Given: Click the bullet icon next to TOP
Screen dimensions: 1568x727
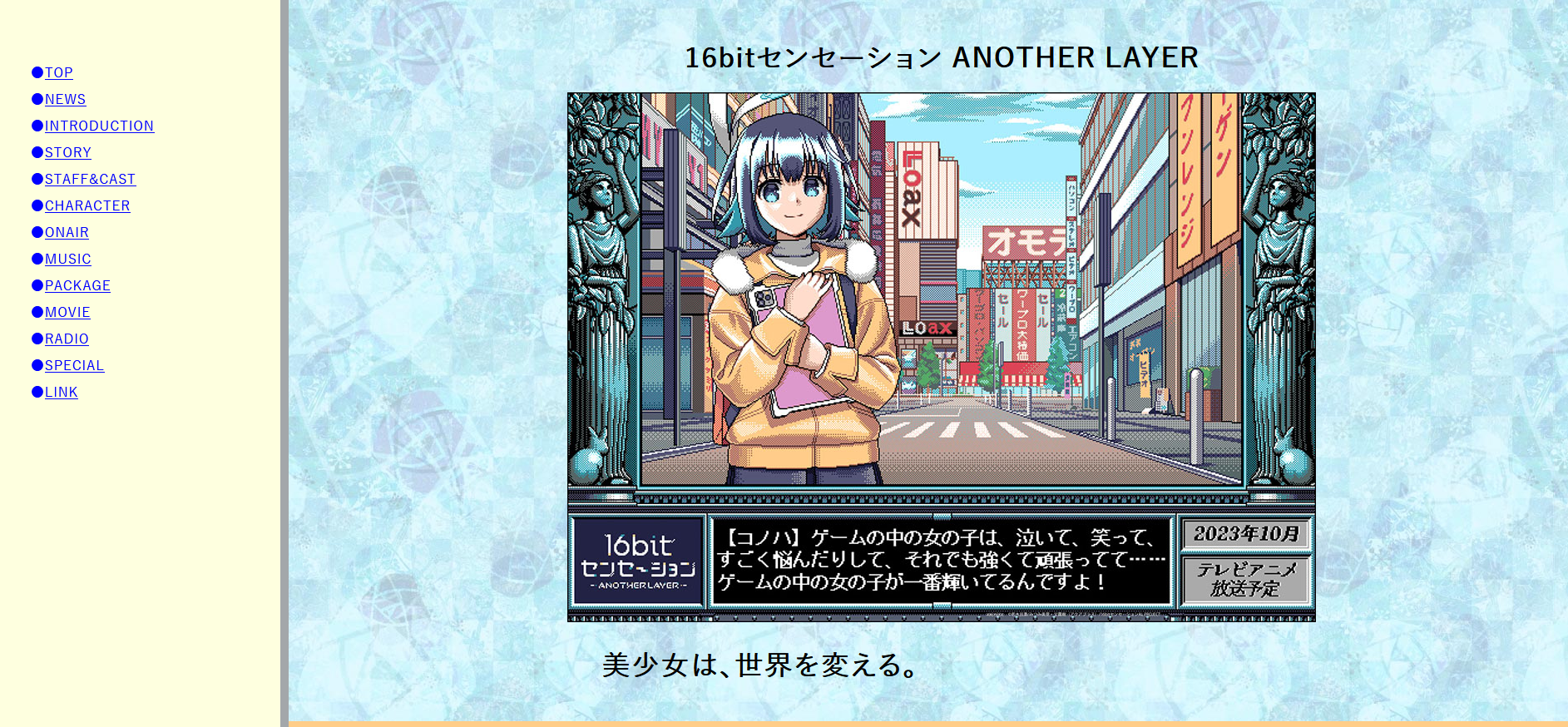Looking at the screenshot, I should pyautogui.click(x=37, y=72).
